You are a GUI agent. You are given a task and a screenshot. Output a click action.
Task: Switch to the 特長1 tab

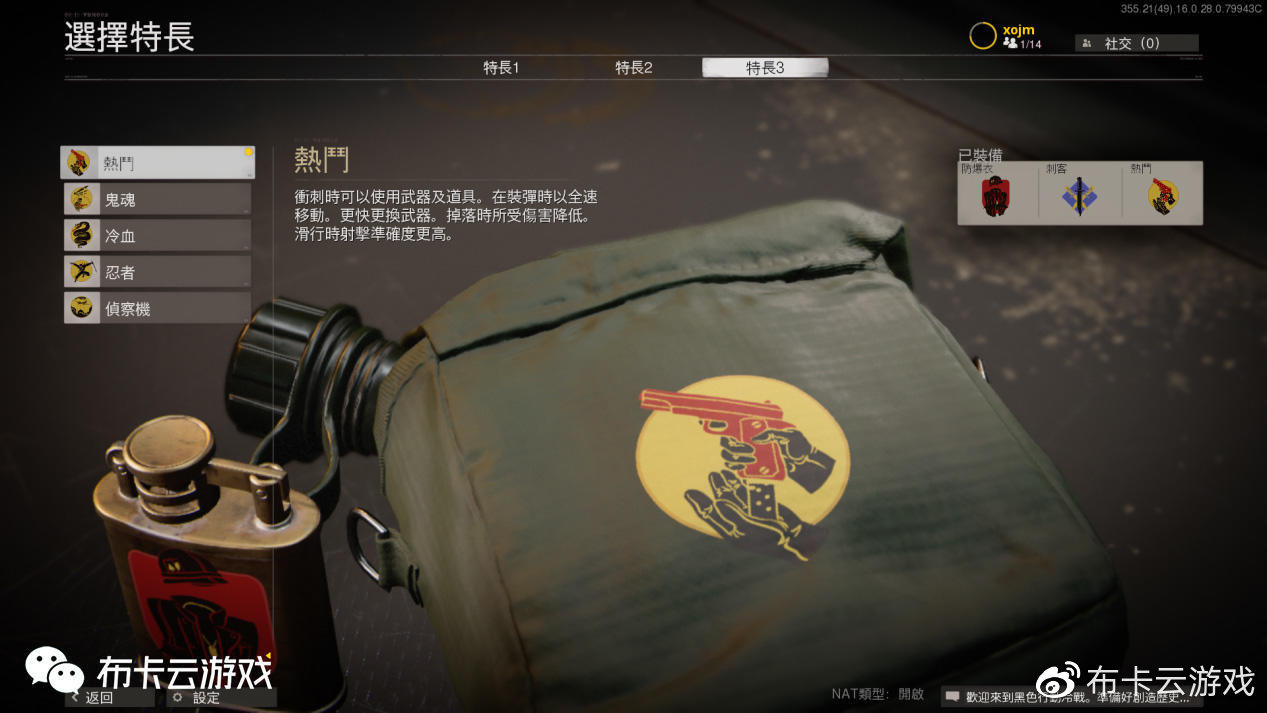[x=501, y=68]
